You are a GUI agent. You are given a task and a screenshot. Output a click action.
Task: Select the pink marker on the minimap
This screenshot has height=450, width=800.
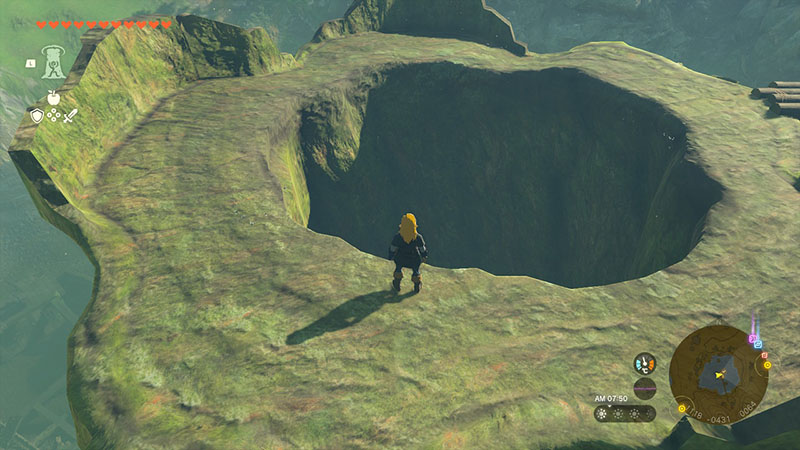(x=751, y=338)
